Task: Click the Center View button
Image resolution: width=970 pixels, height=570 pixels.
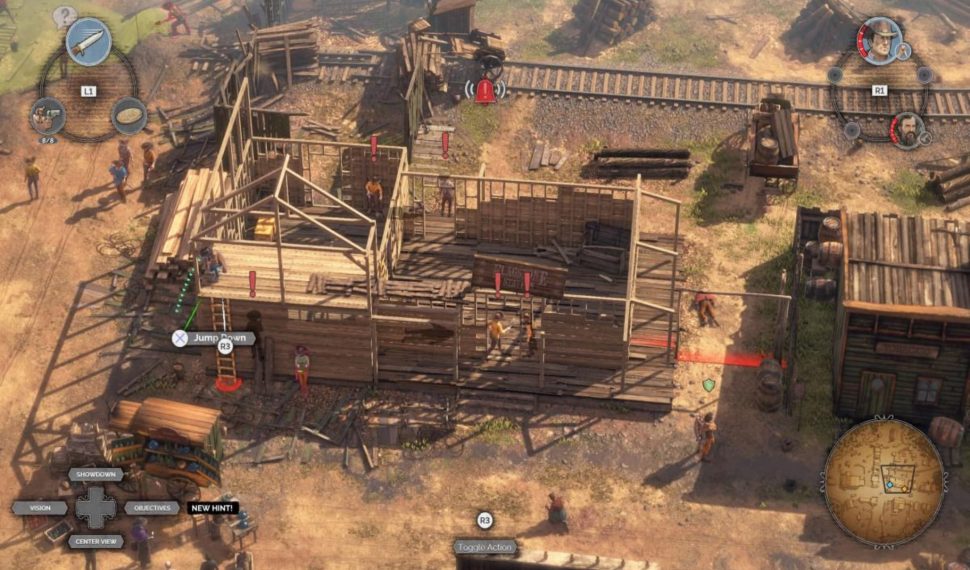Action: point(97,541)
